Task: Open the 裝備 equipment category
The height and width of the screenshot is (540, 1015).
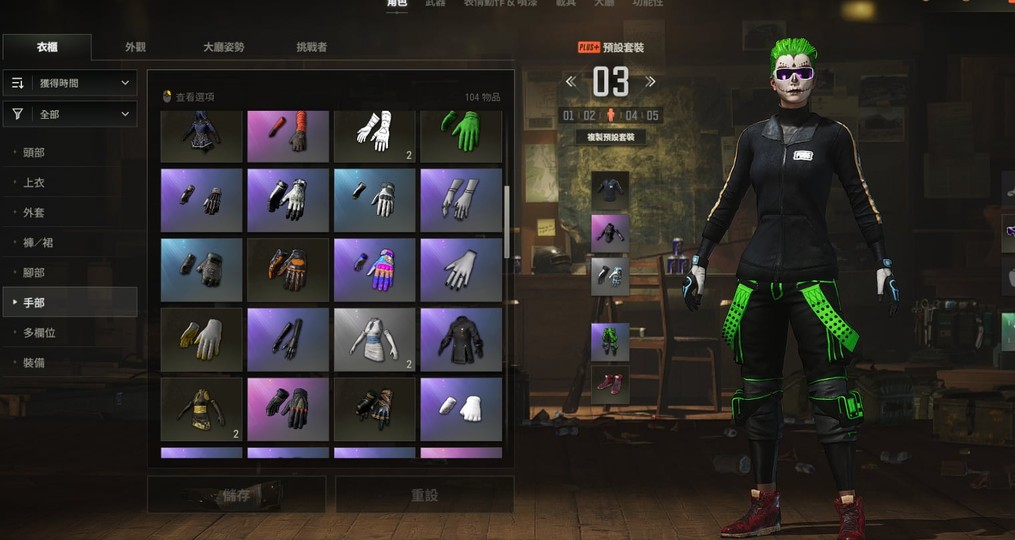Action: pyautogui.click(x=34, y=362)
